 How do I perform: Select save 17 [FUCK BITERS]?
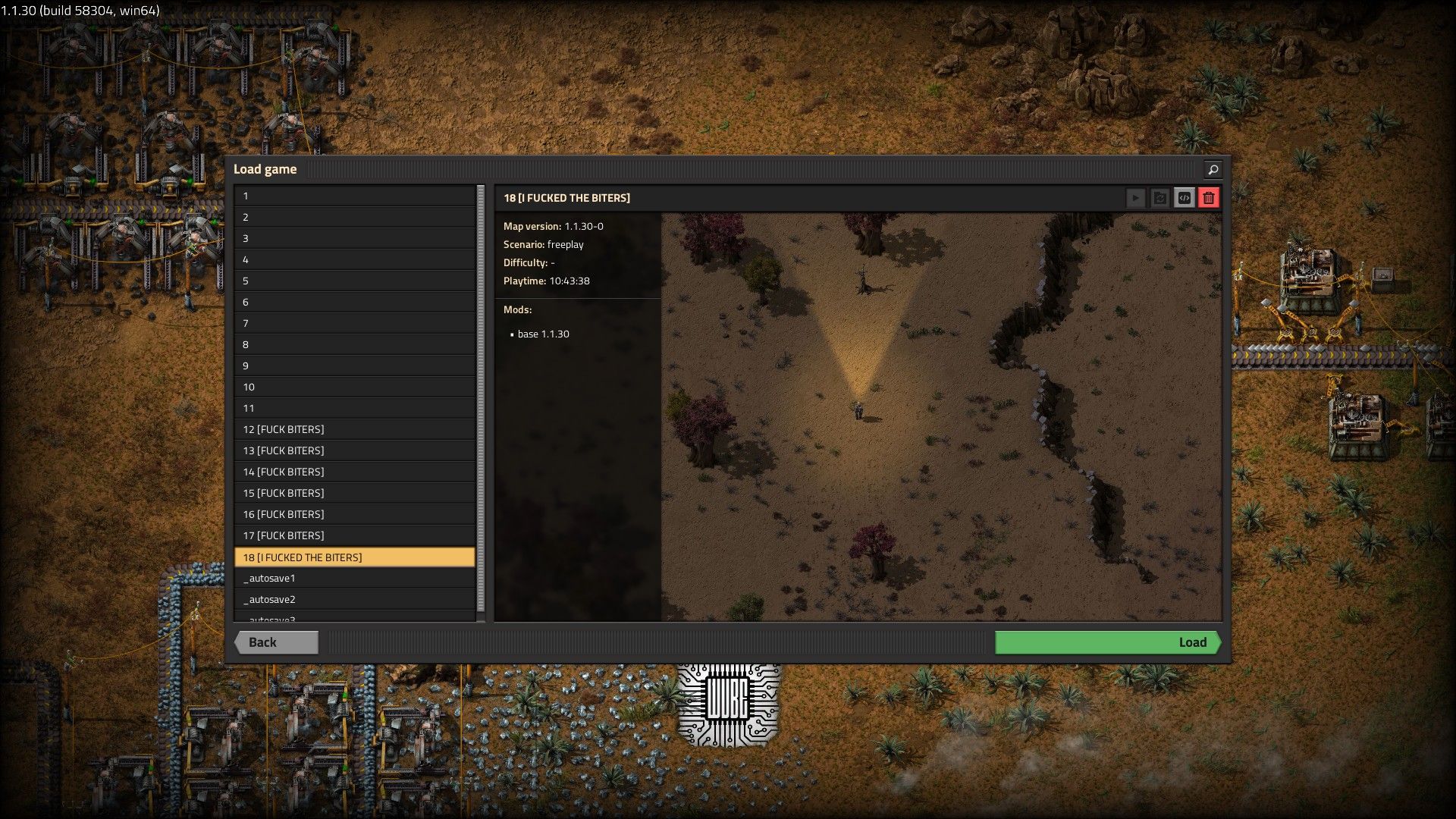click(x=354, y=535)
